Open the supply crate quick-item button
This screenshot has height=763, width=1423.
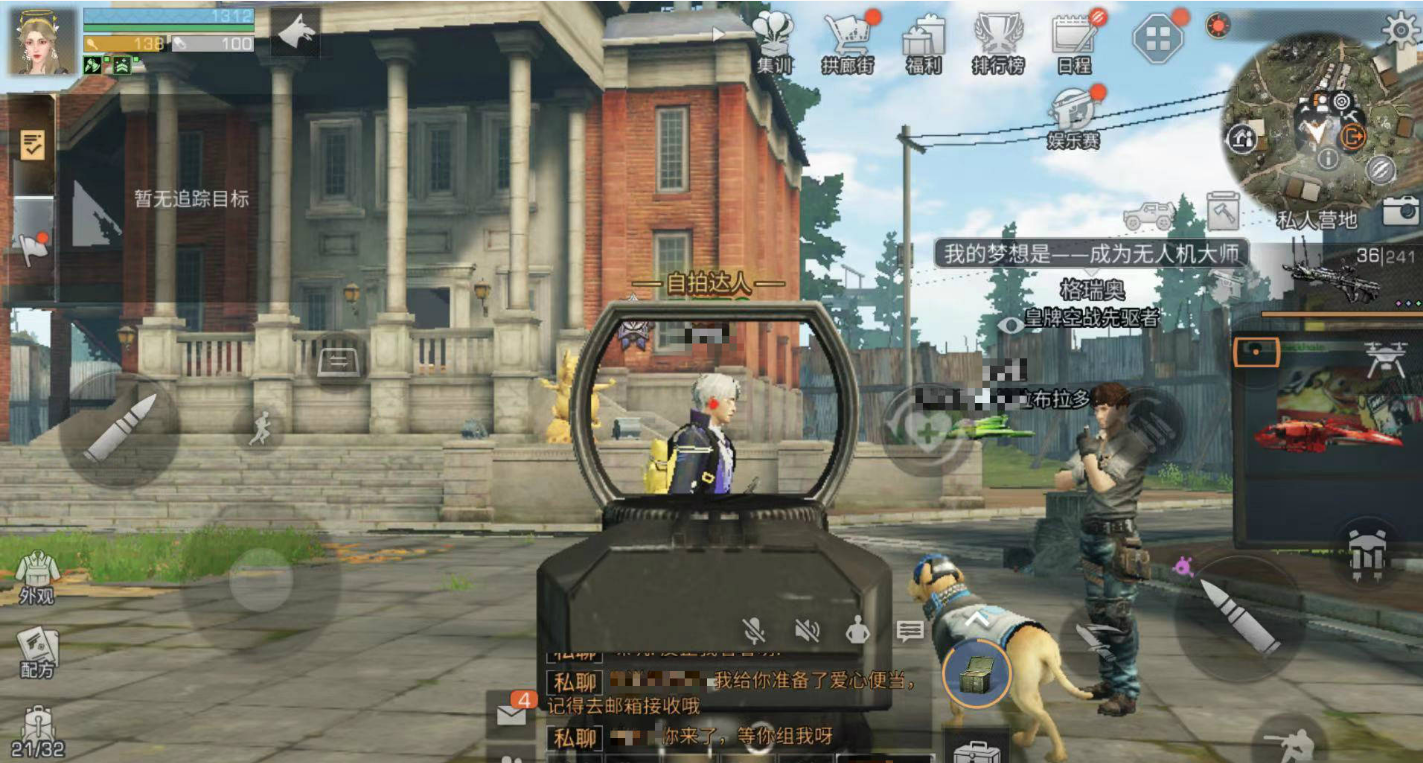[976, 675]
